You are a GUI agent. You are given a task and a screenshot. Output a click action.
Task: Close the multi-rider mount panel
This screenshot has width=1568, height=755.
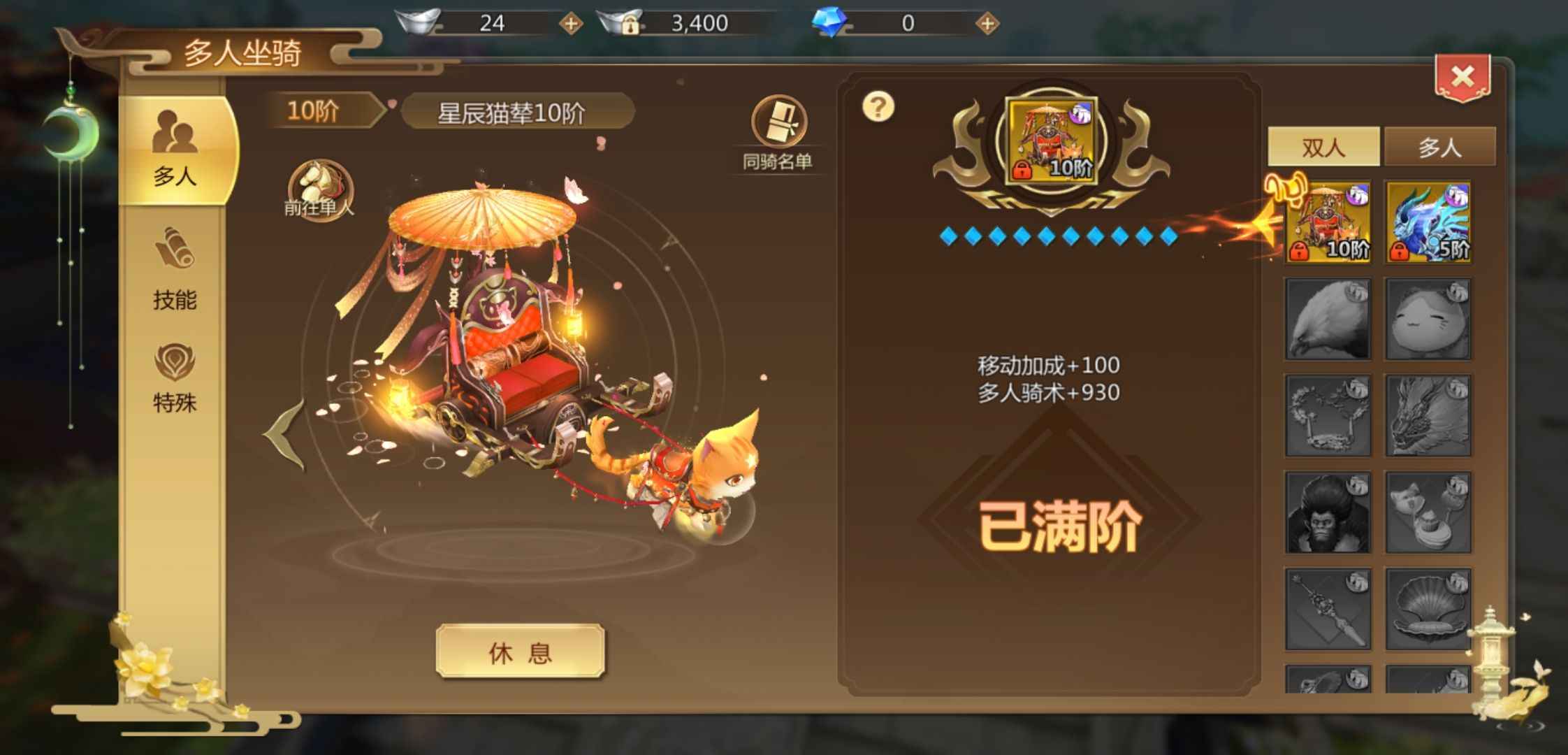point(1462,78)
